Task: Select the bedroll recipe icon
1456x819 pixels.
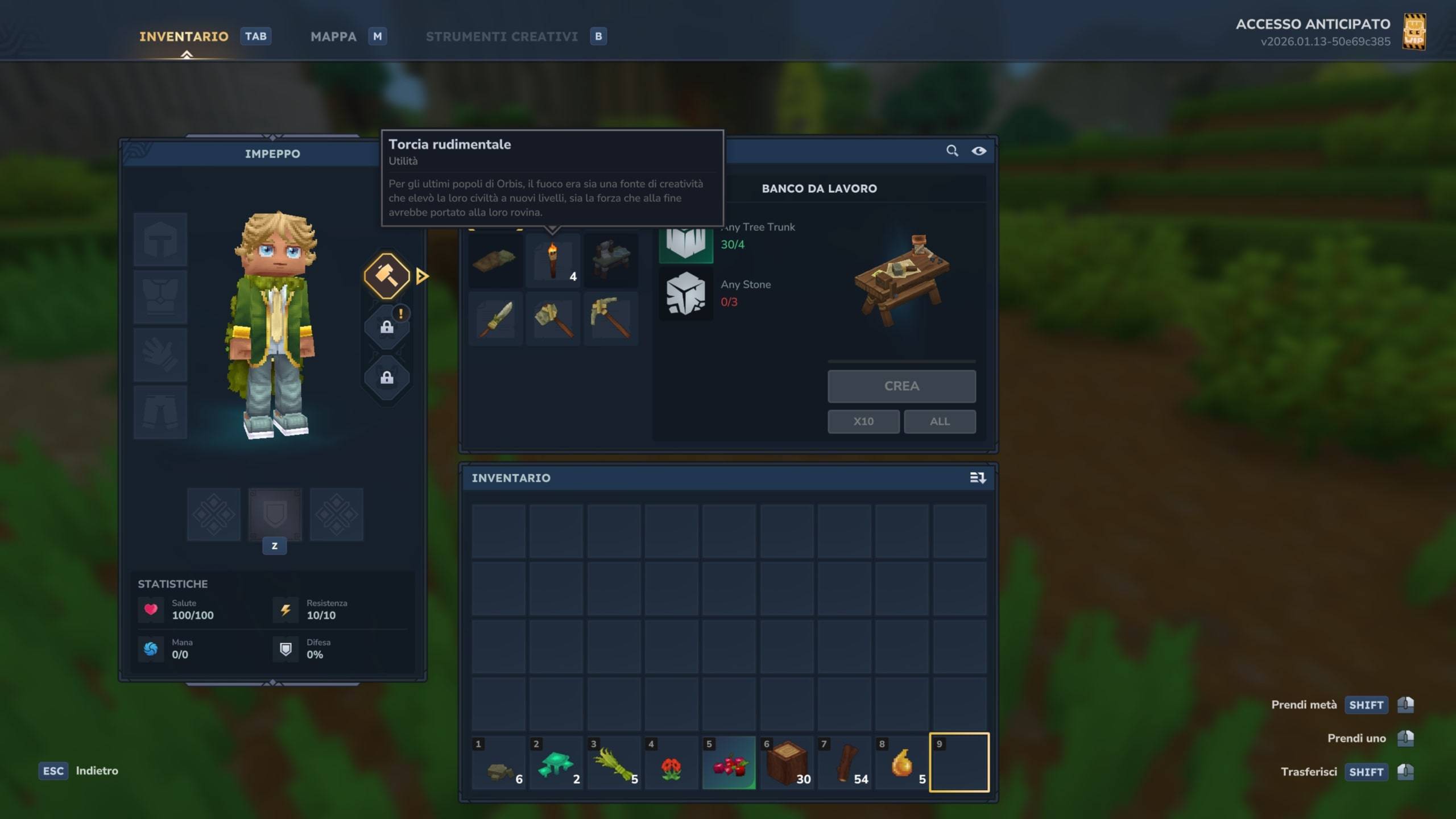Action: pos(495,260)
